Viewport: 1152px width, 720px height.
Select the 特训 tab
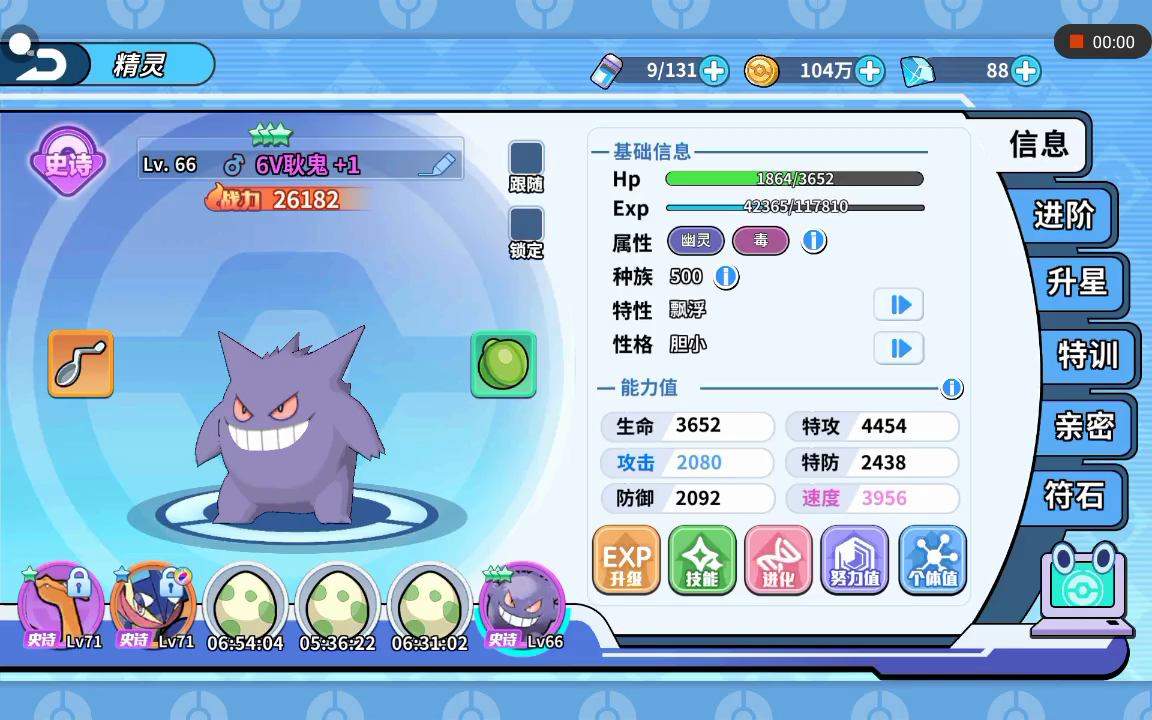click(1087, 355)
